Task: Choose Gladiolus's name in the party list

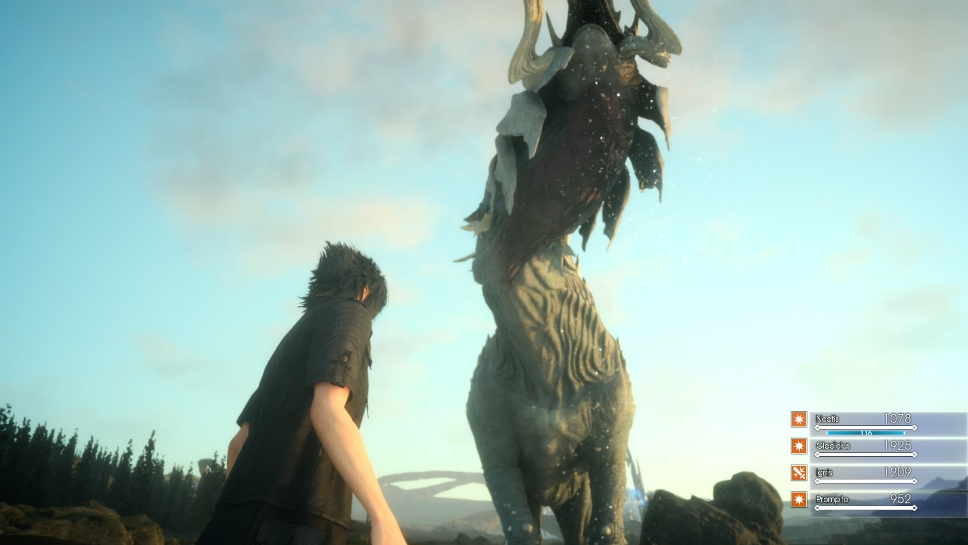Action: coord(832,445)
